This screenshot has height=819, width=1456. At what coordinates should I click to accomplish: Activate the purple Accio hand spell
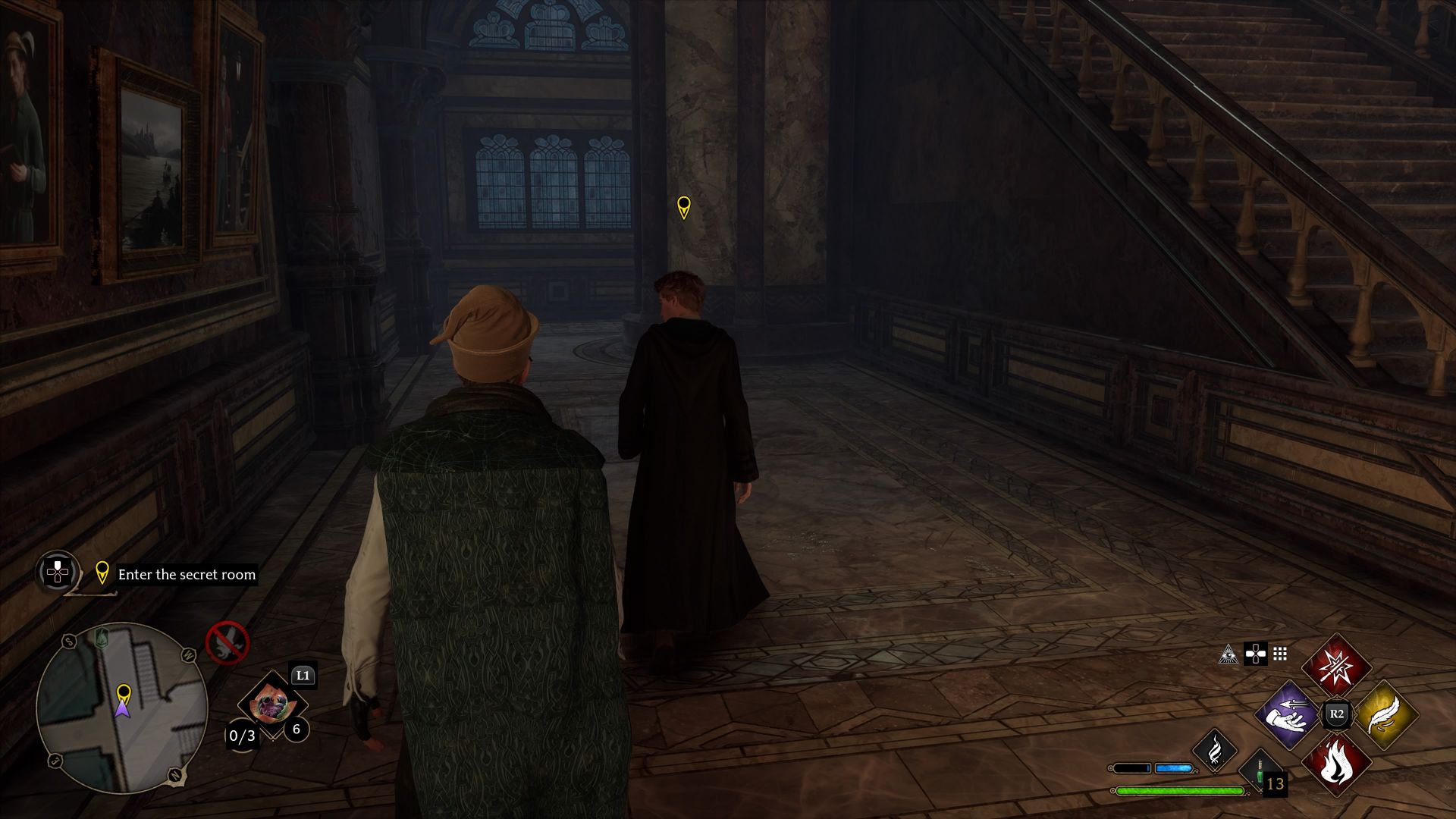[1288, 715]
